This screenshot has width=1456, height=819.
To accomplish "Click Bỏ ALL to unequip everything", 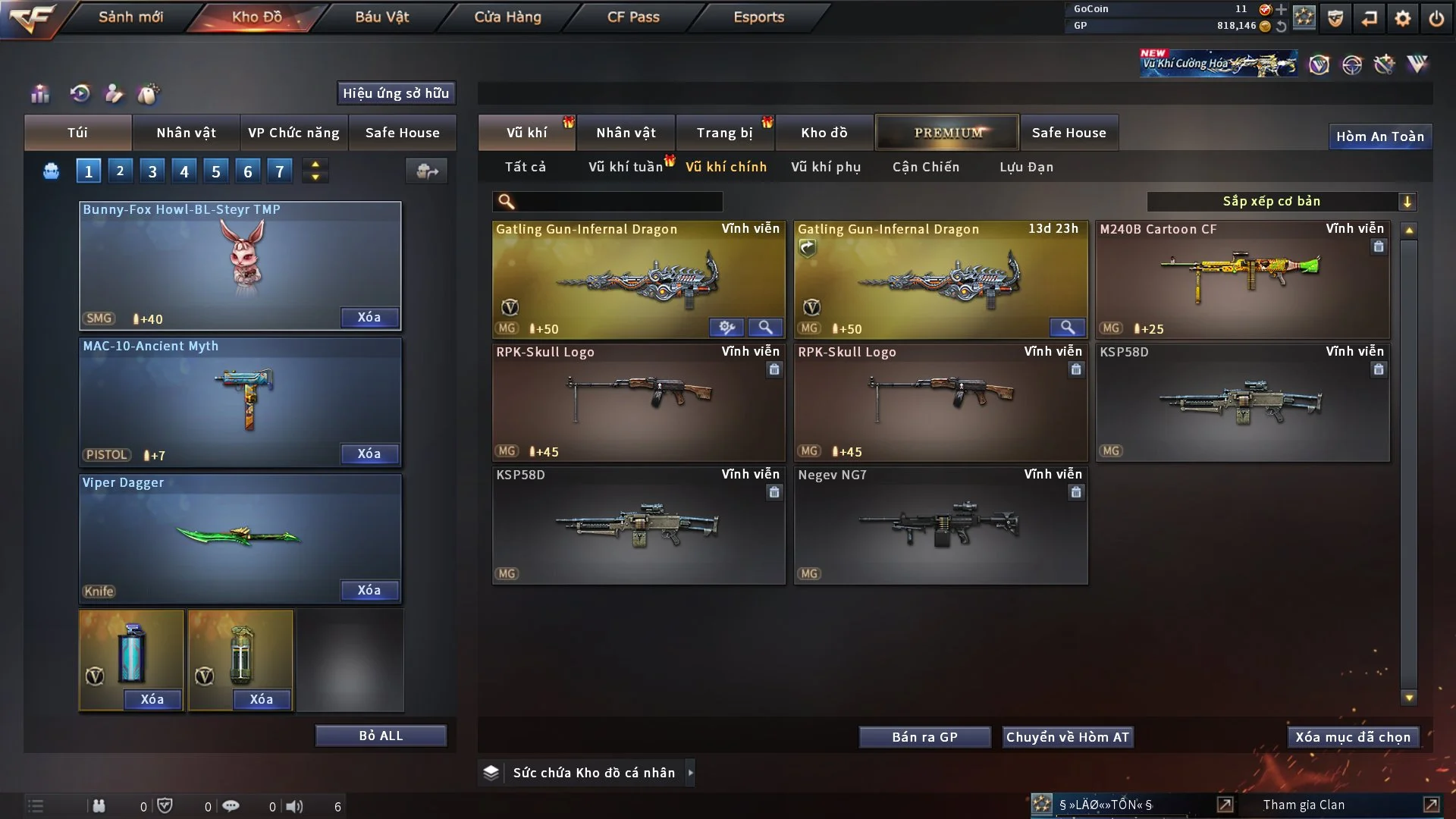I will (x=381, y=736).
